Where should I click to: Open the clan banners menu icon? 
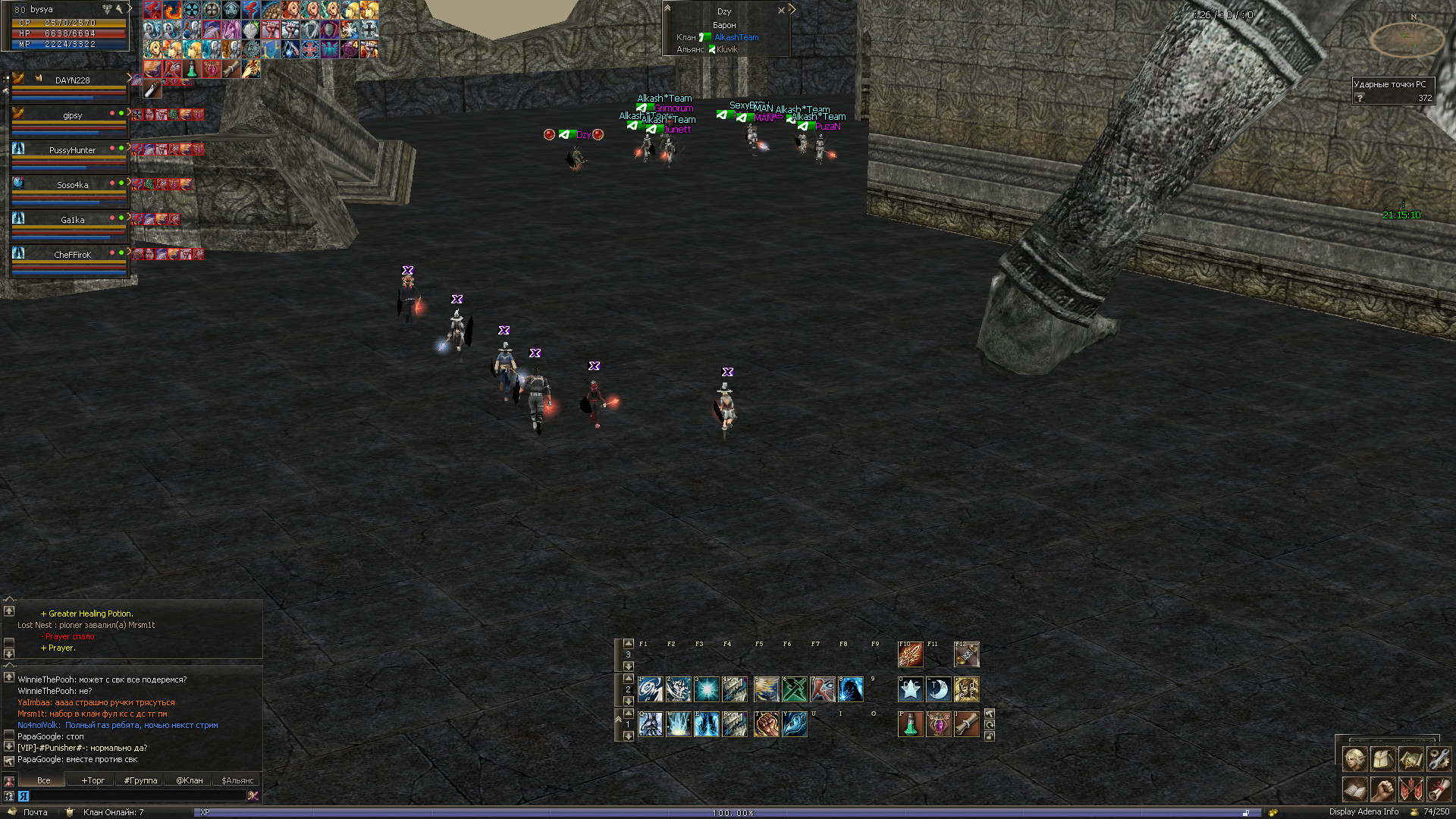tap(1410, 789)
